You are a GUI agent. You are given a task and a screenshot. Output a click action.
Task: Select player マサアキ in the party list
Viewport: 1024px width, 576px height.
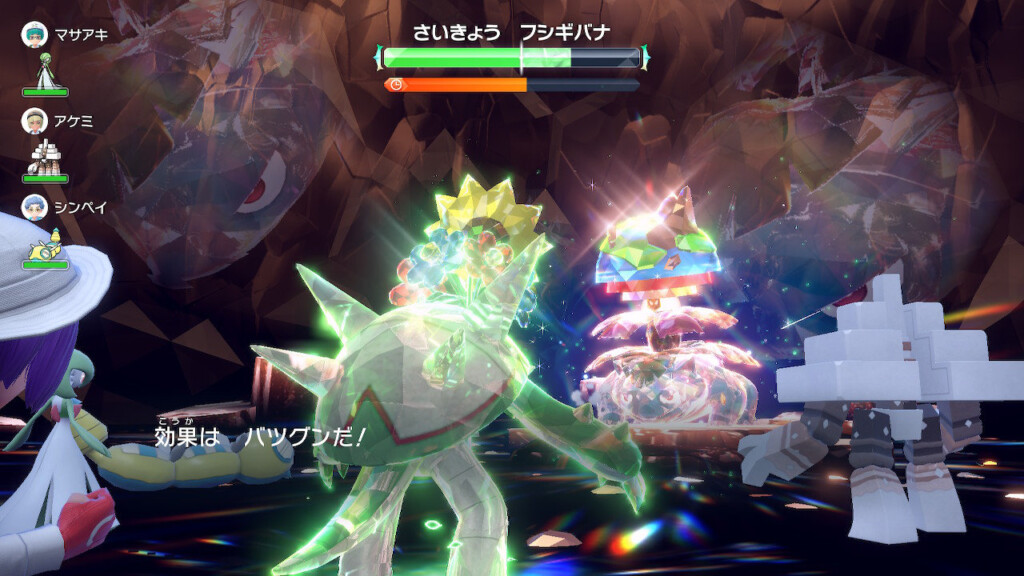click(58, 33)
